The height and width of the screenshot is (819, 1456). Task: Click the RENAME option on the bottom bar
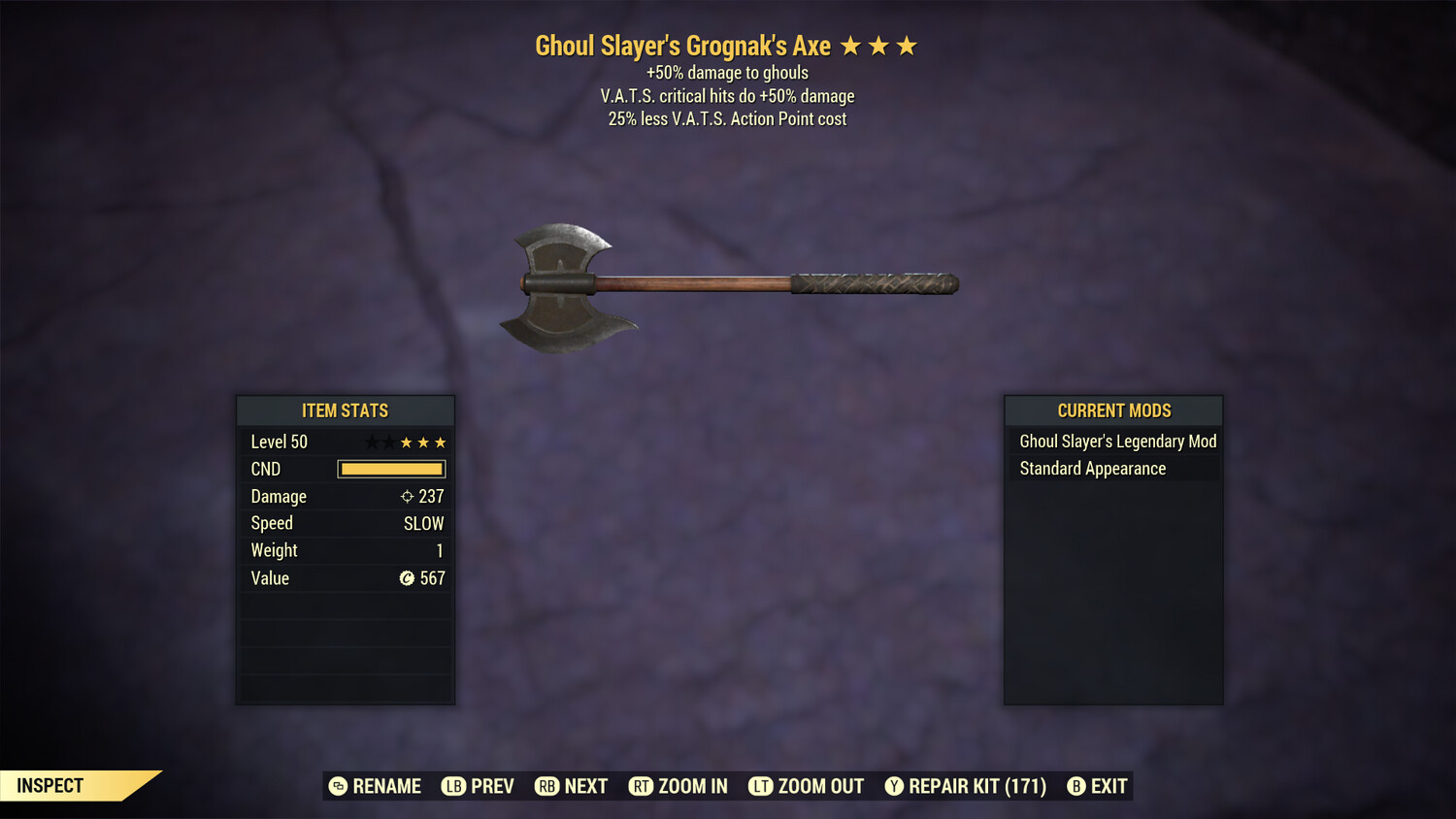click(386, 786)
